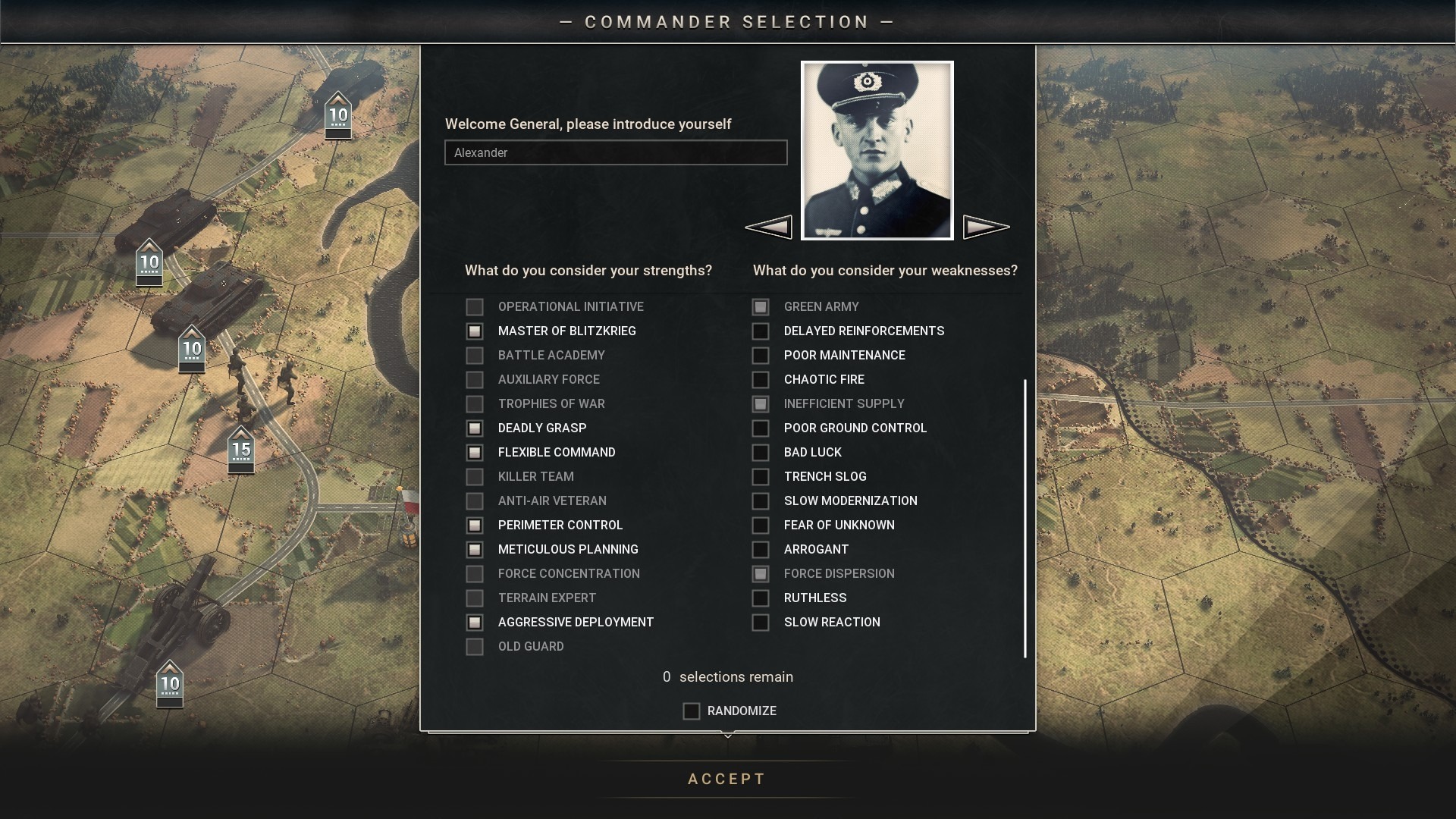Screen dimensions: 1456x819
Task: Toggle the Ruthless weakness checkbox
Action: (760, 598)
